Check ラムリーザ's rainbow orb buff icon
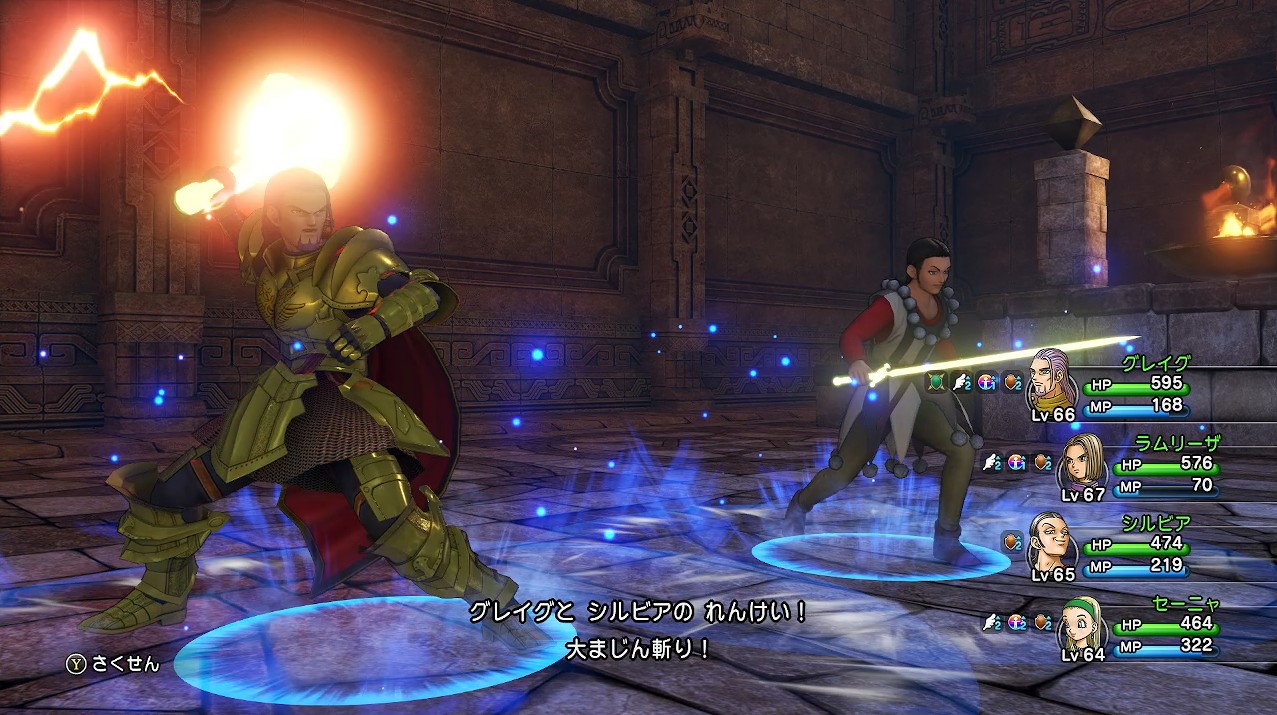Viewport: 1277px width, 715px height. click(x=1017, y=462)
